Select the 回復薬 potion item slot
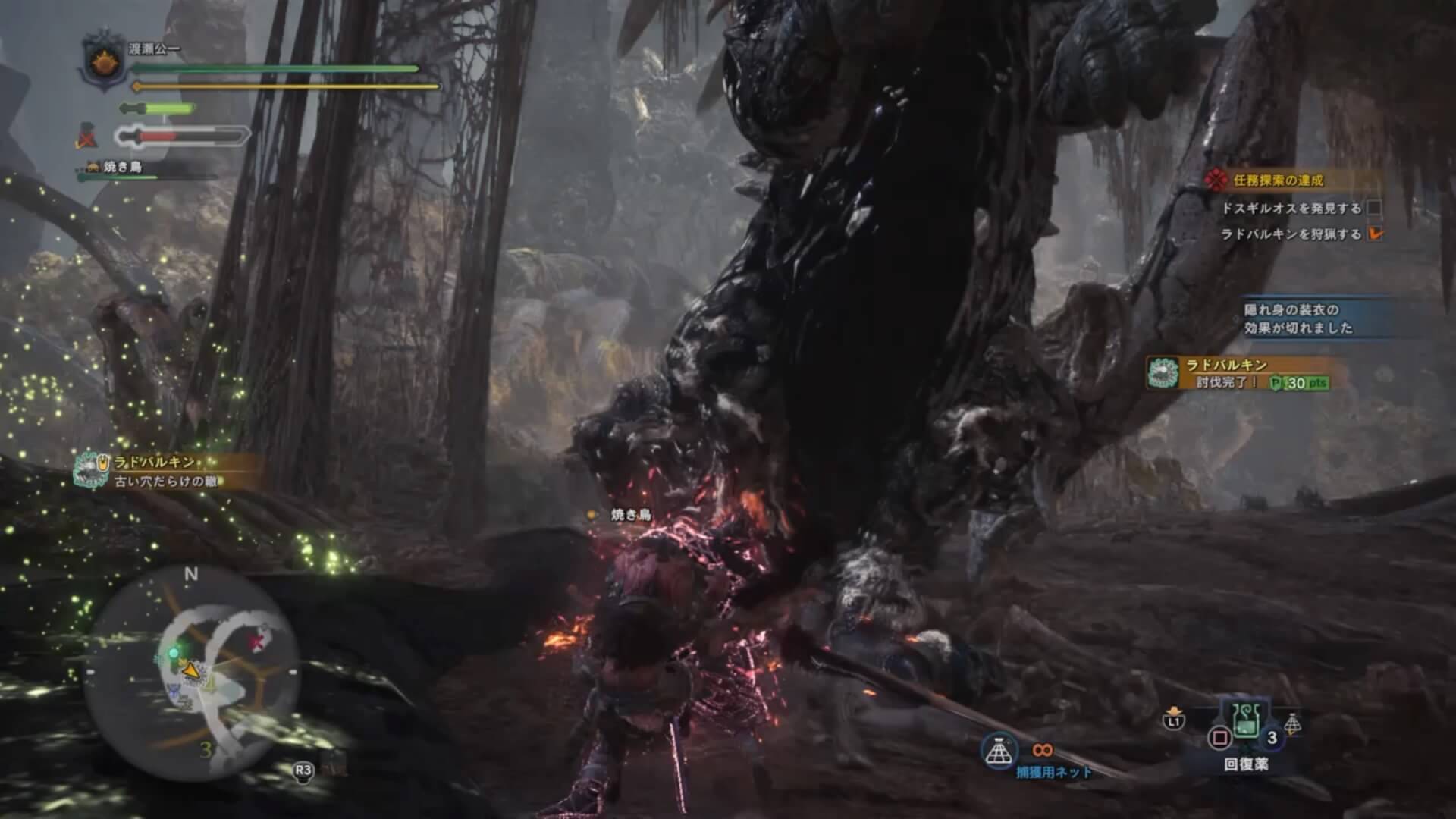This screenshot has width=1456, height=819. pyautogui.click(x=1244, y=726)
